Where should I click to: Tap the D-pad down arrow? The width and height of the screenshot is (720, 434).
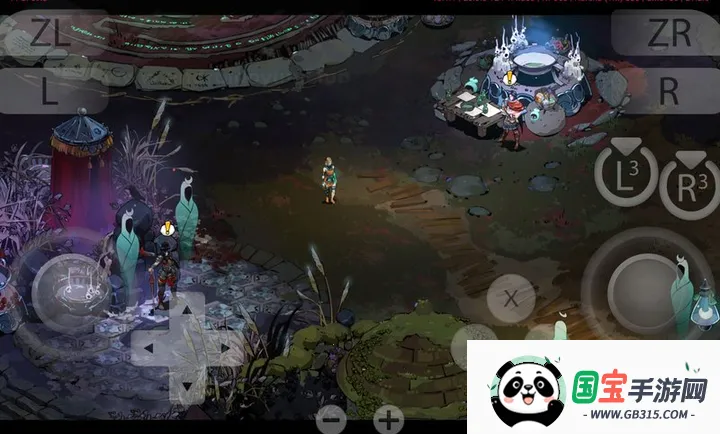[x=185, y=385]
